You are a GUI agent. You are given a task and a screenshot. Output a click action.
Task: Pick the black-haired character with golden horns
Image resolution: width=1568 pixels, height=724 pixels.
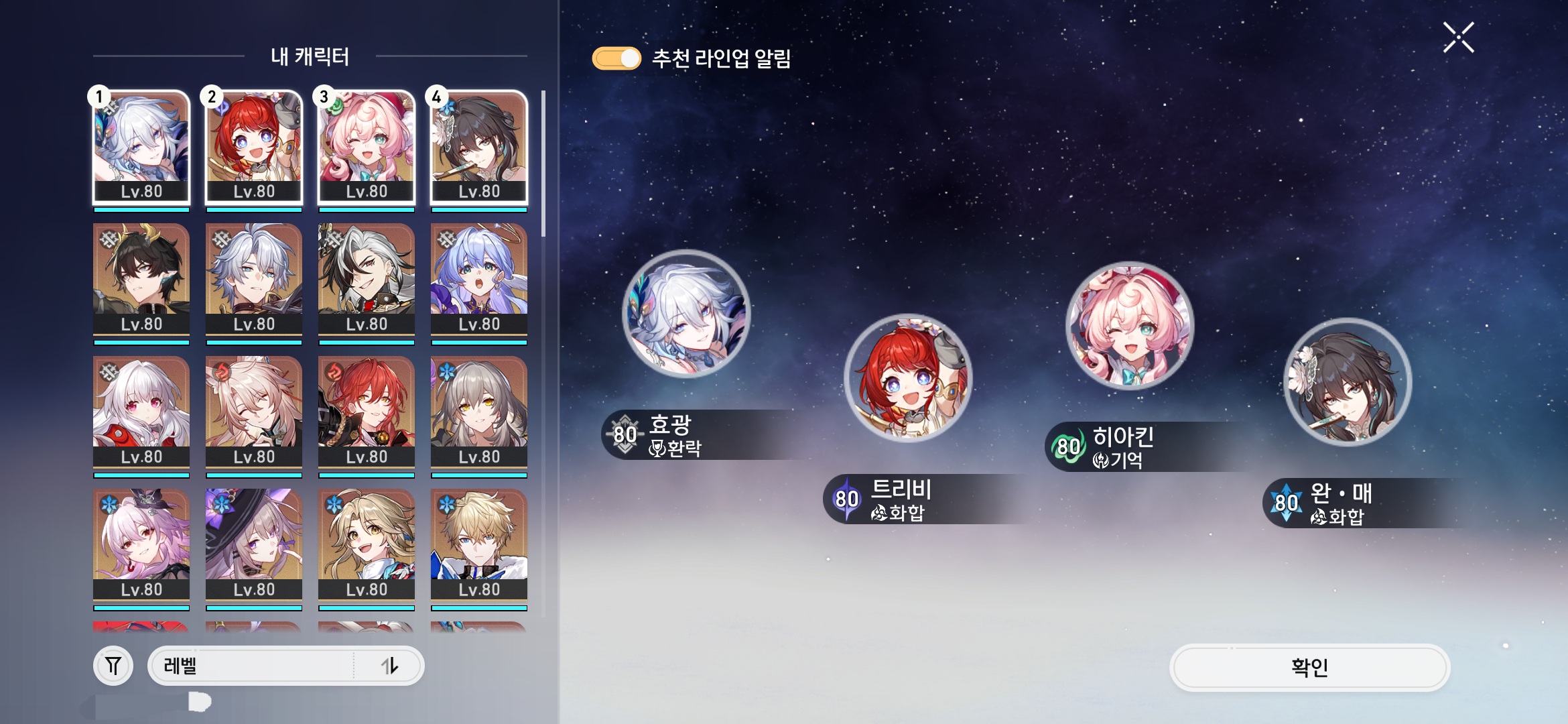pos(141,278)
